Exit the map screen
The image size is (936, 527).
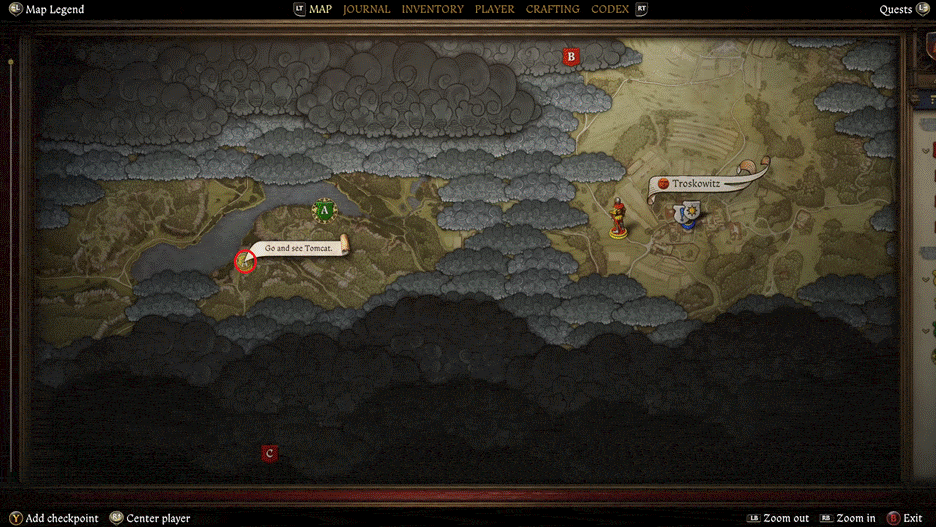912,518
